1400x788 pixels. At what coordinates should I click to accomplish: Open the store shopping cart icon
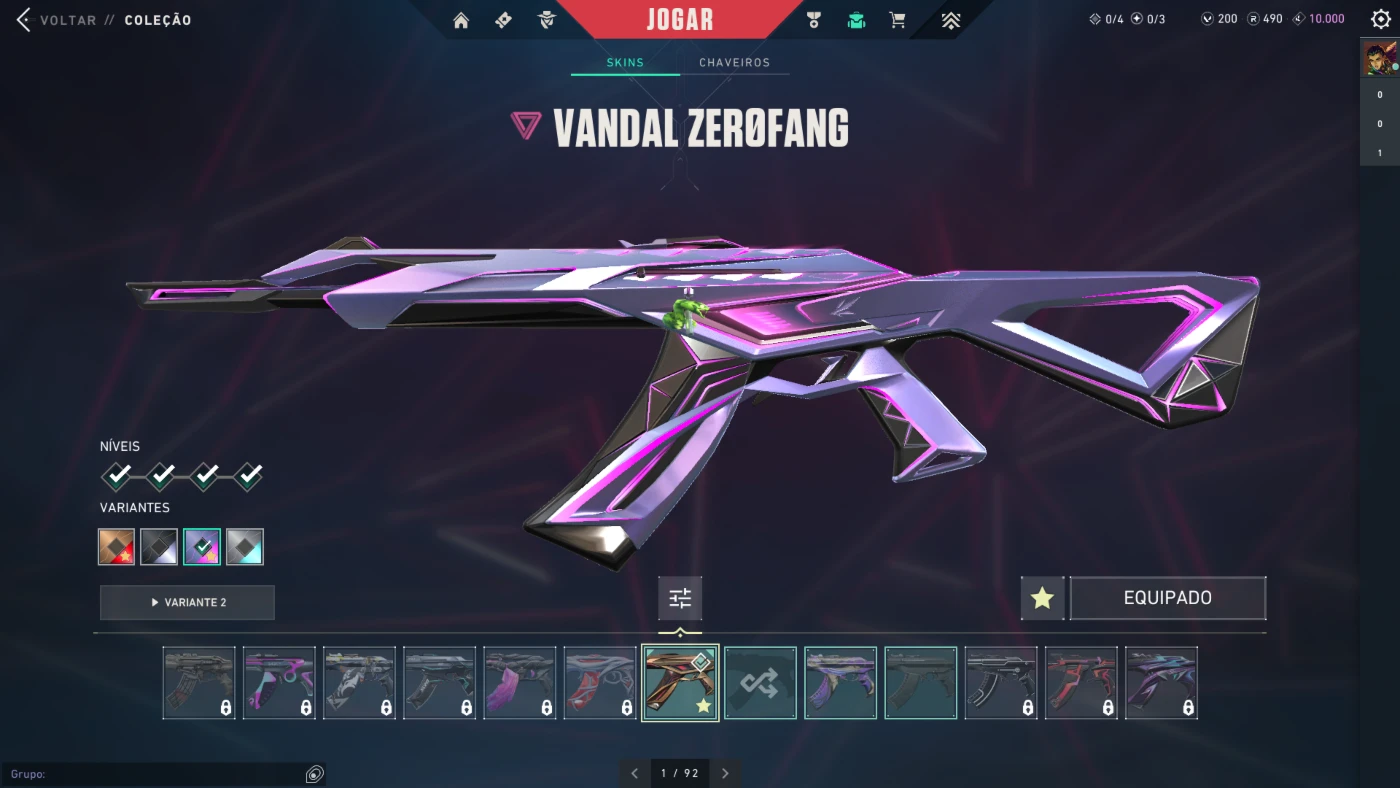[897, 20]
